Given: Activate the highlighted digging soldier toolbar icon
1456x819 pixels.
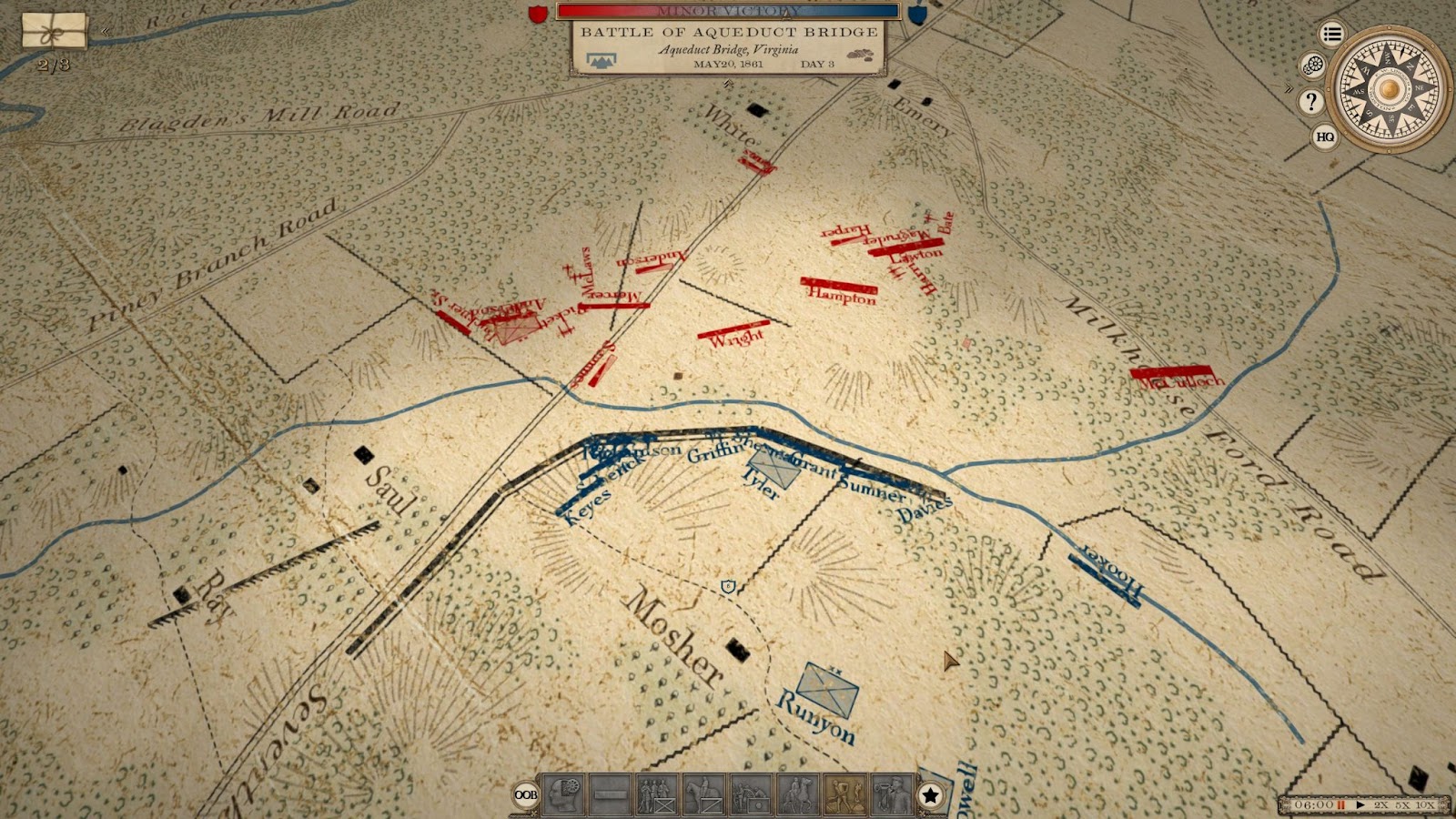Looking at the screenshot, I should (844, 795).
